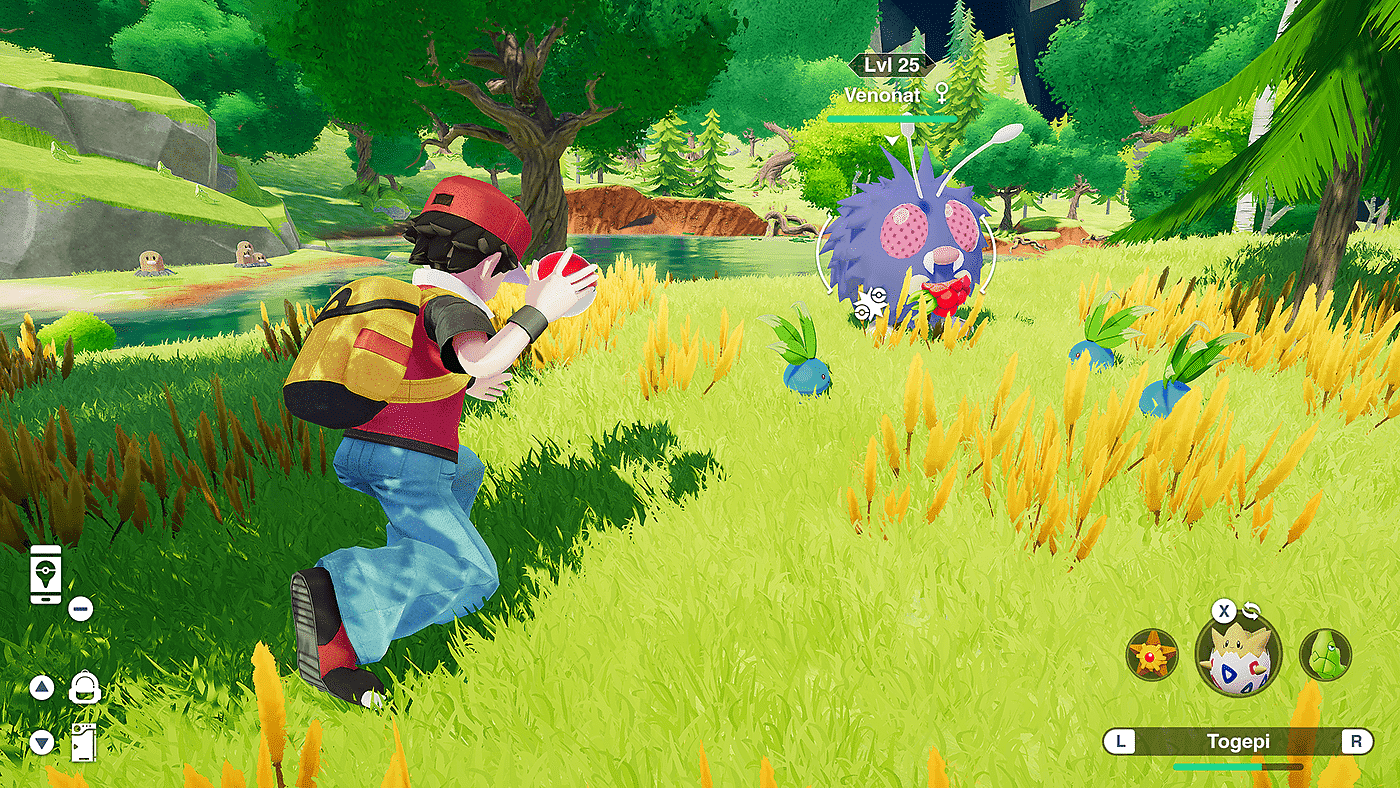Open the backpack bag icon
The height and width of the screenshot is (788, 1400).
pyautogui.click(x=84, y=688)
